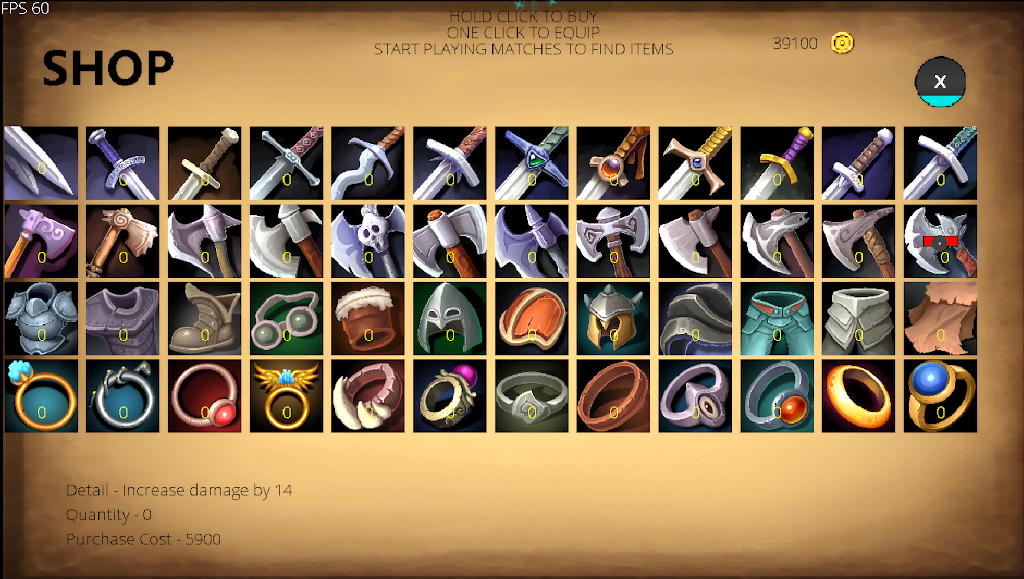This screenshot has height=579, width=1024.
Task: Choose the teal pants item
Action: tap(777, 318)
